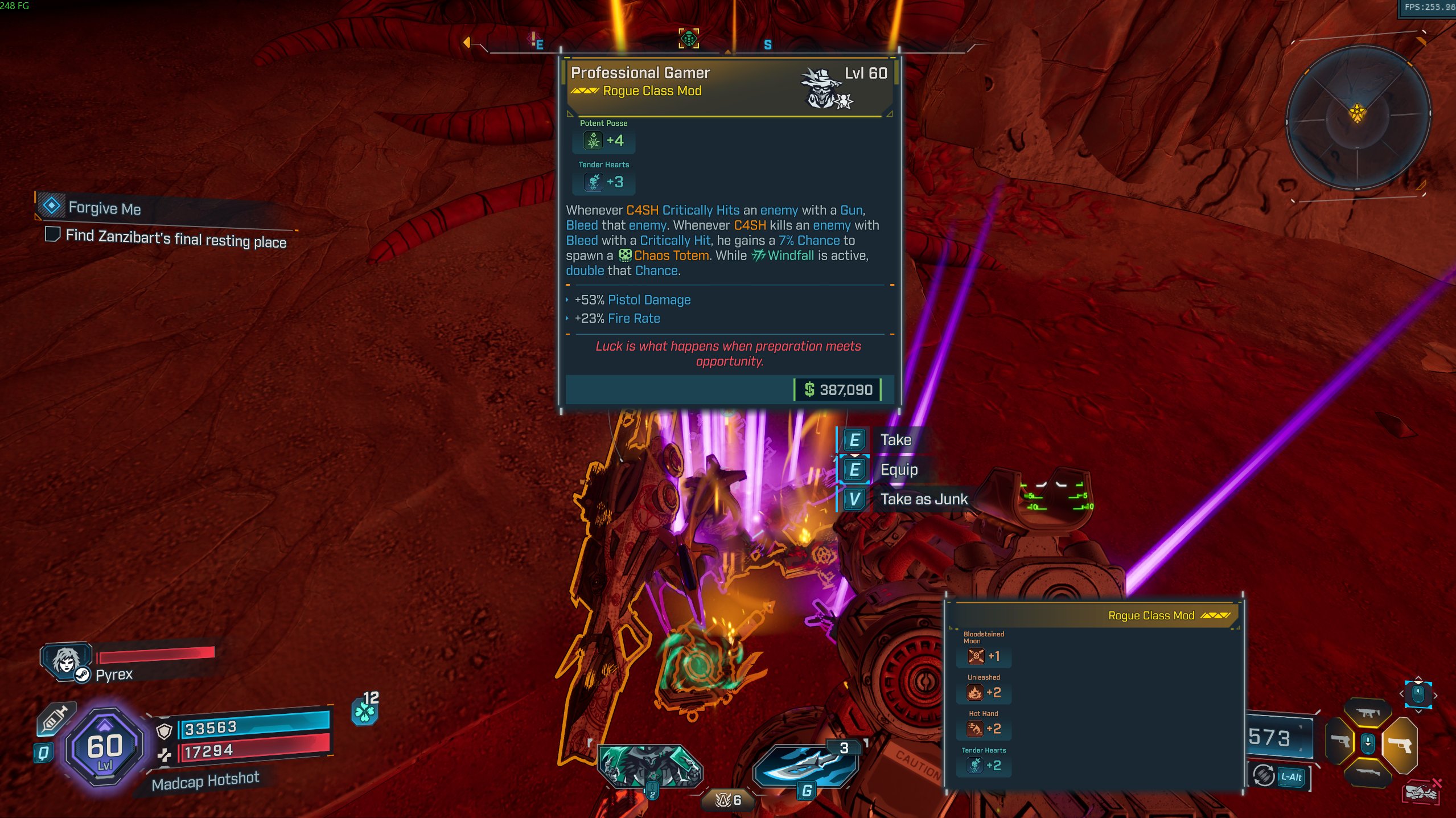This screenshot has width=1456, height=818.
Task: Inspect the Tender Hearts +3 skill icon
Action: tap(593, 182)
